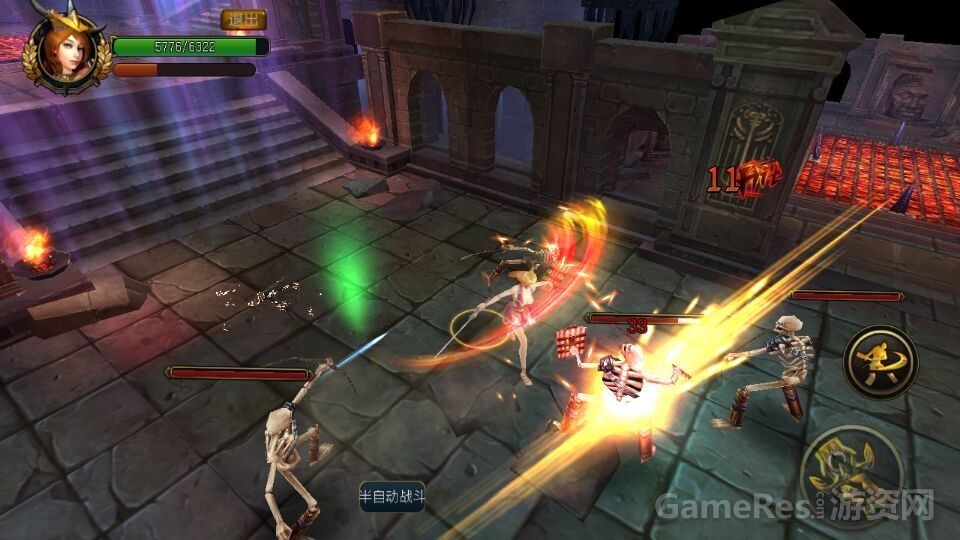960x540 pixels.
Task: Click the 退出 exit button
Action: [243, 20]
